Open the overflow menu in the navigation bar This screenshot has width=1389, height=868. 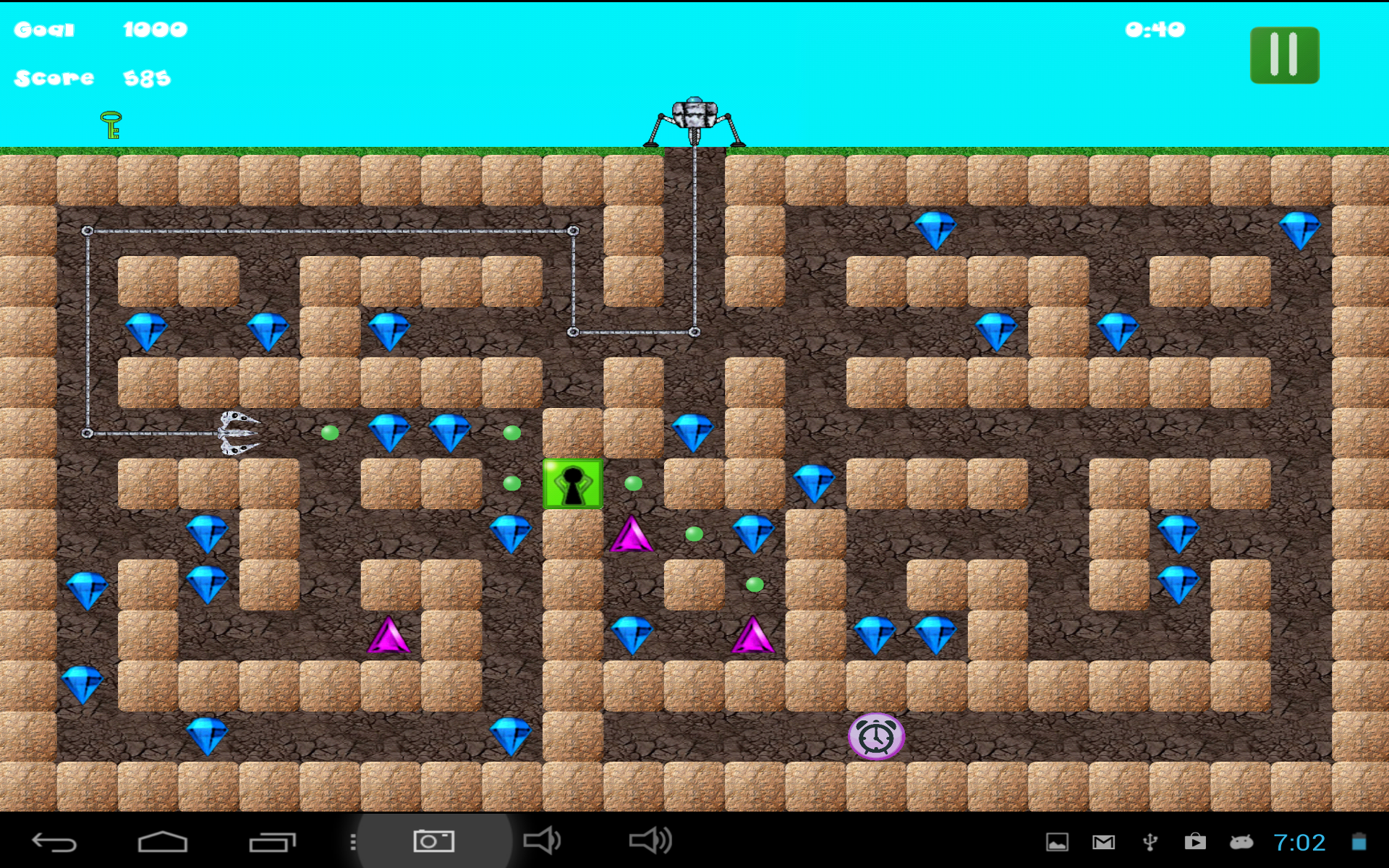(x=352, y=840)
